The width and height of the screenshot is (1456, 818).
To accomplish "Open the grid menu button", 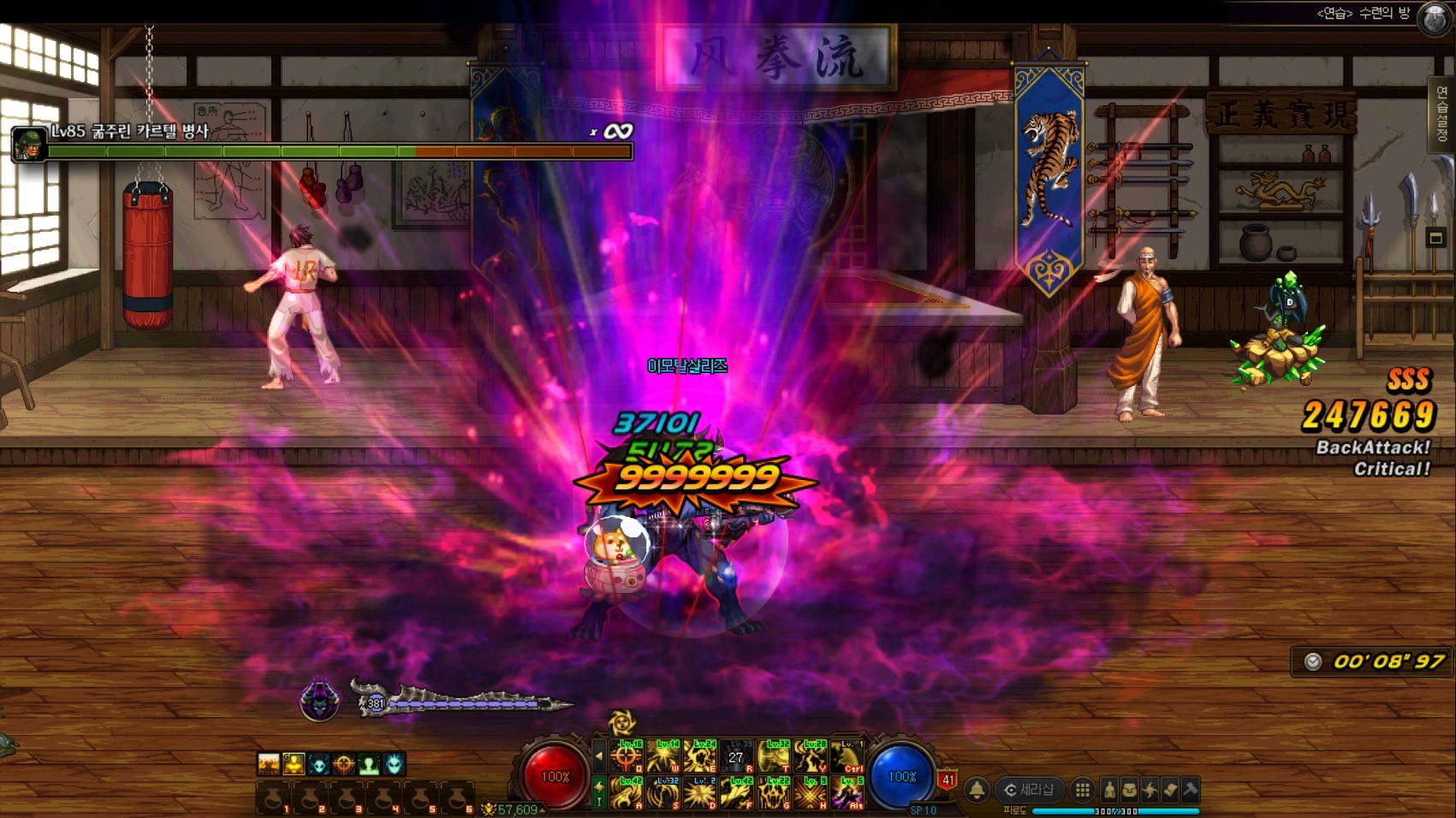I will pyautogui.click(x=1082, y=790).
